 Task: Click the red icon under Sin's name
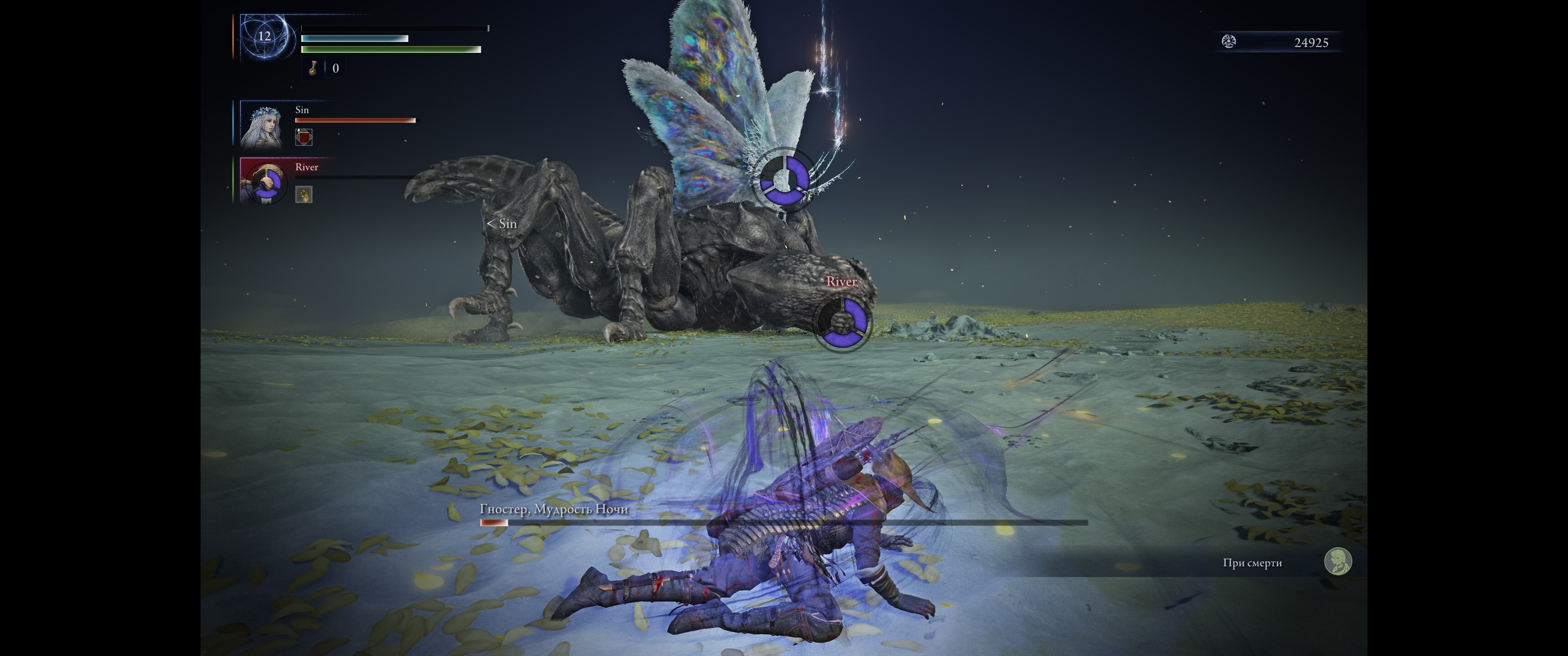tap(304, 137)
